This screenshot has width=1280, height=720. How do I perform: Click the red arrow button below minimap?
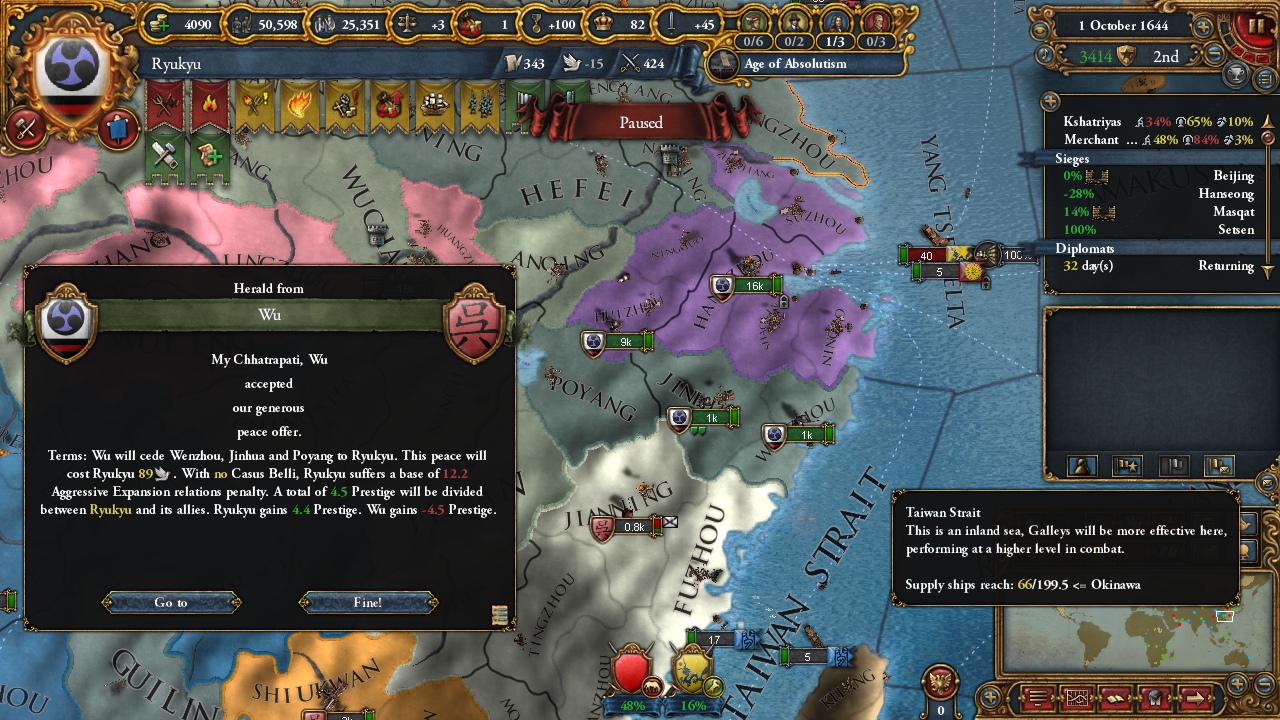coord(1193,697)
